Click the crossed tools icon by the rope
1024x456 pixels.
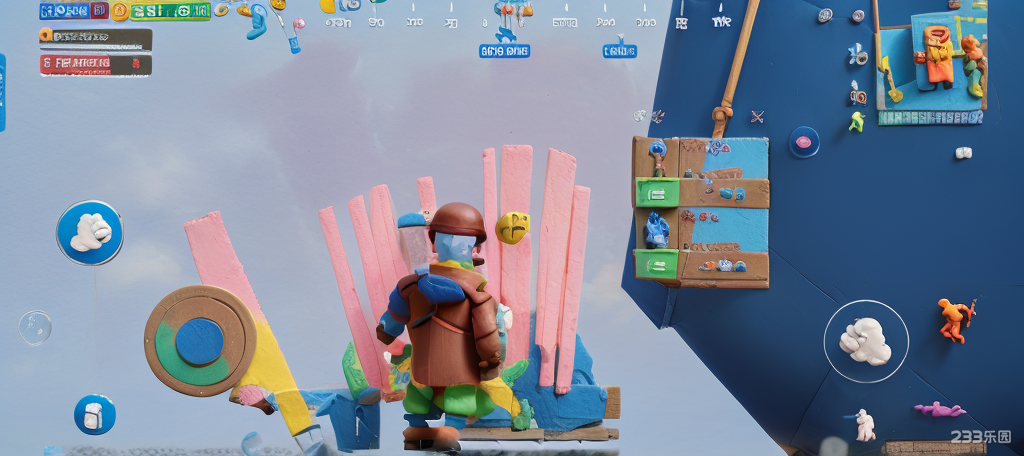[x=757, y=116]
